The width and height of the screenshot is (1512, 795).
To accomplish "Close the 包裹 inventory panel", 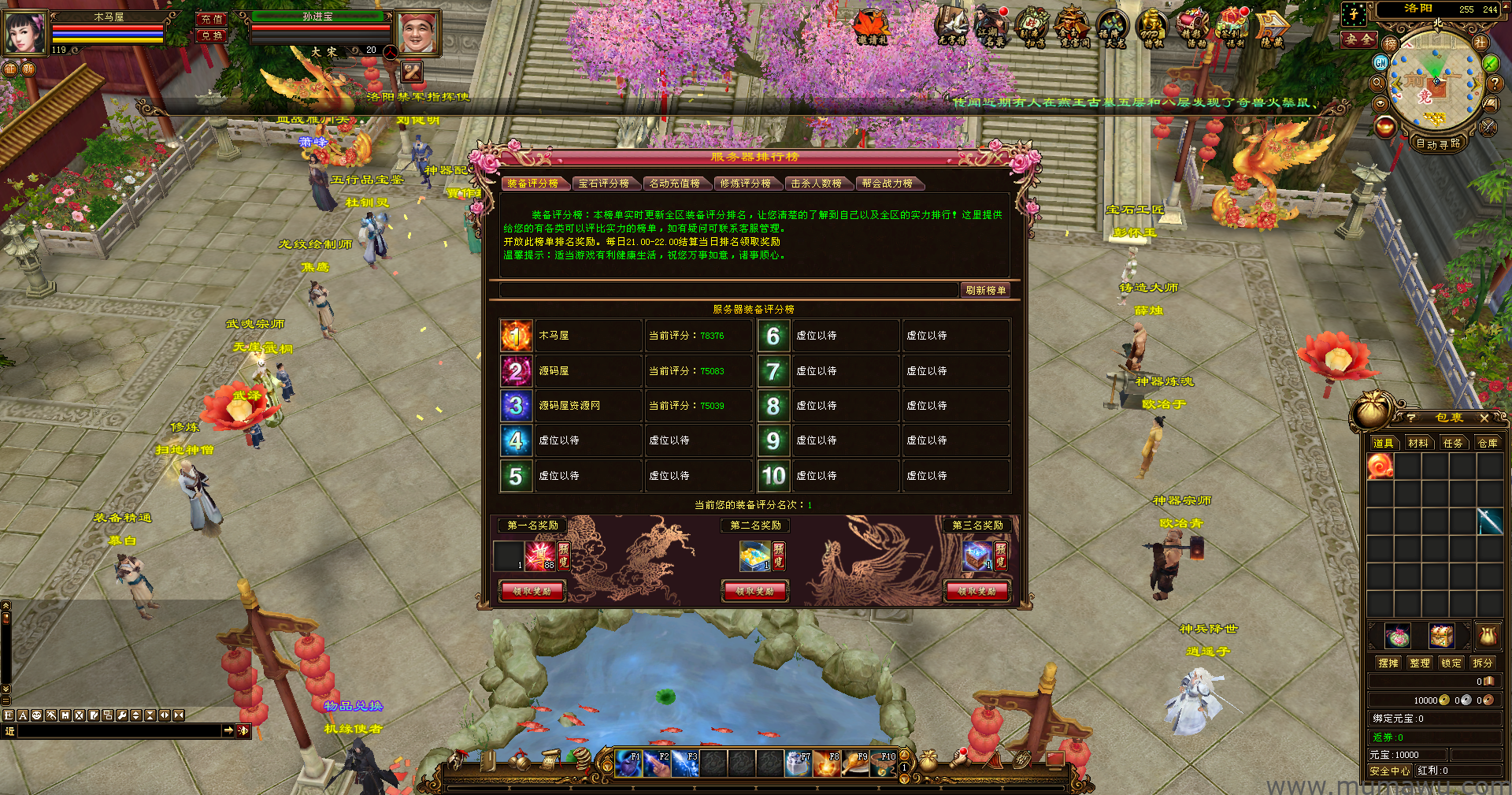I will tap(1484, 418).
